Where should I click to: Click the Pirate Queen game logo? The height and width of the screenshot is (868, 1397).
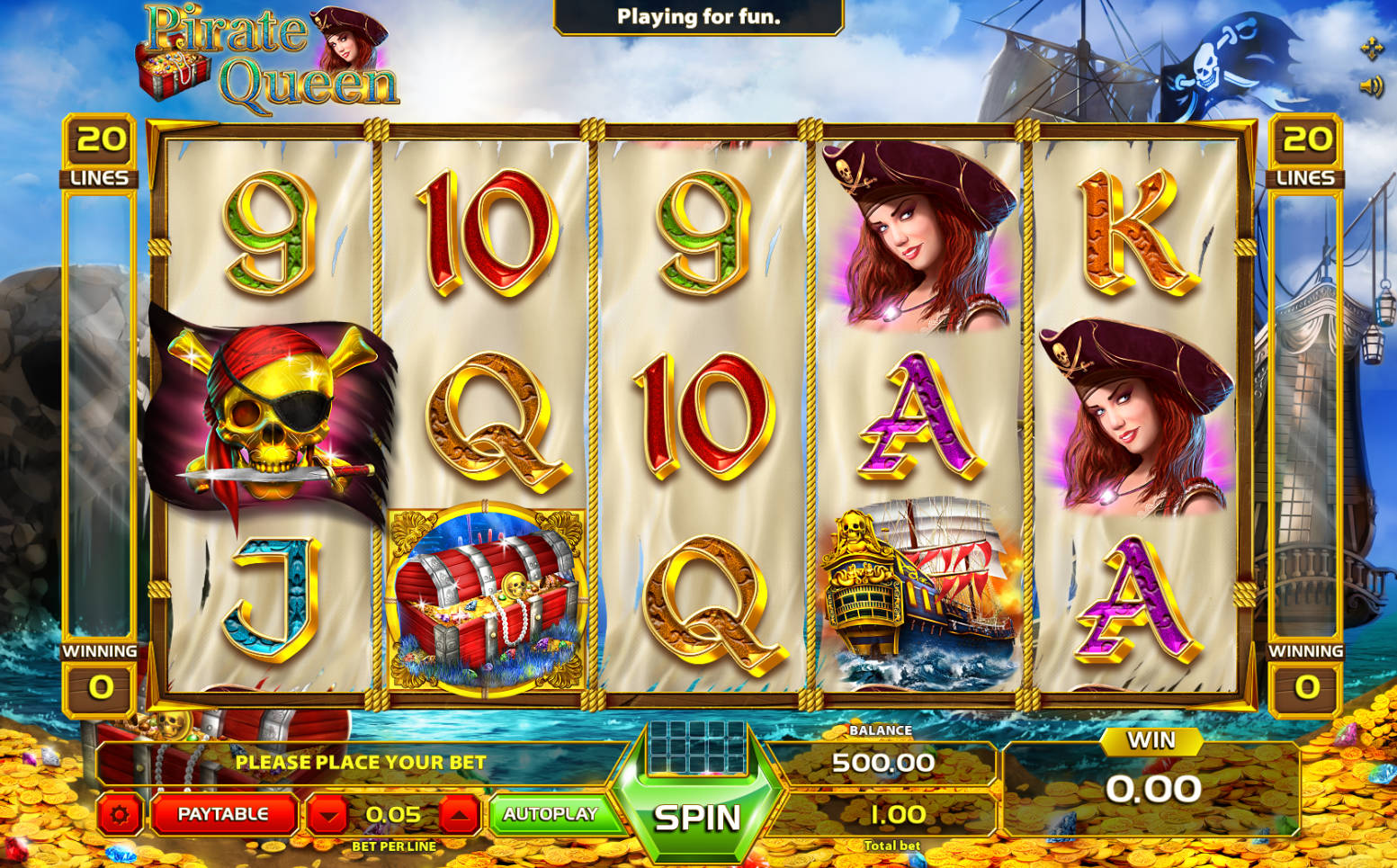[x=261, y=54]
